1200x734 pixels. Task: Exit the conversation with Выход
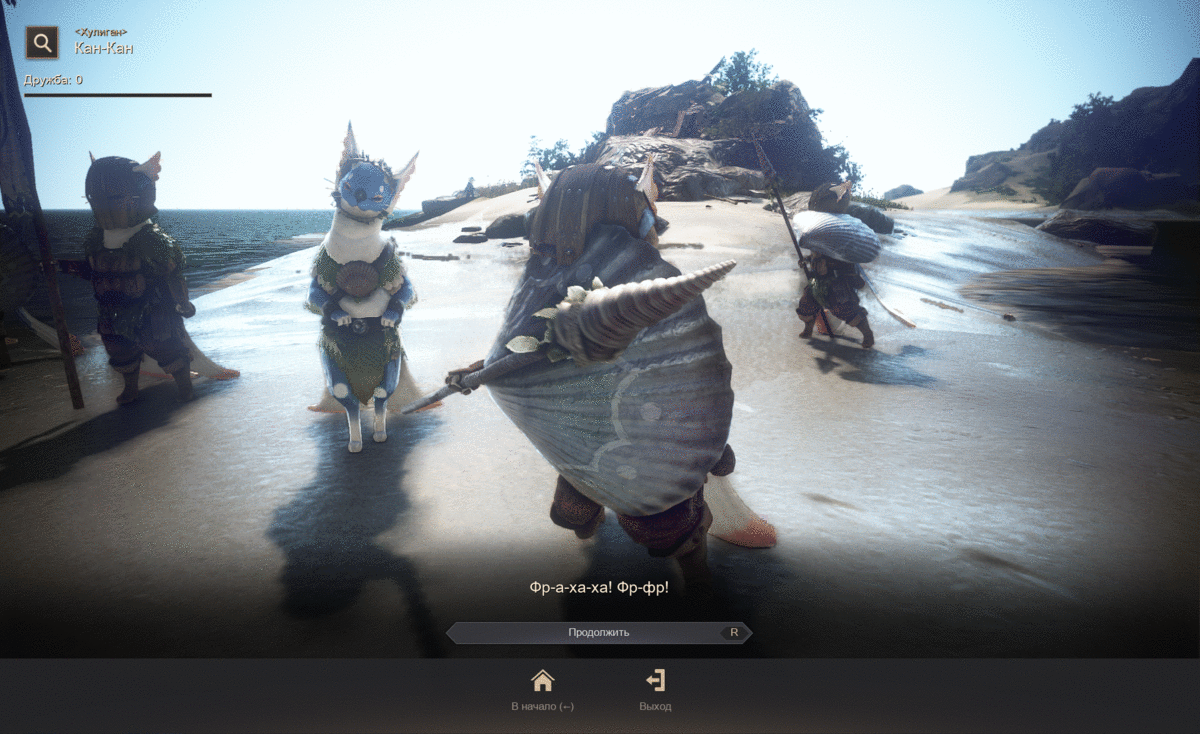[x=655, y=689]
